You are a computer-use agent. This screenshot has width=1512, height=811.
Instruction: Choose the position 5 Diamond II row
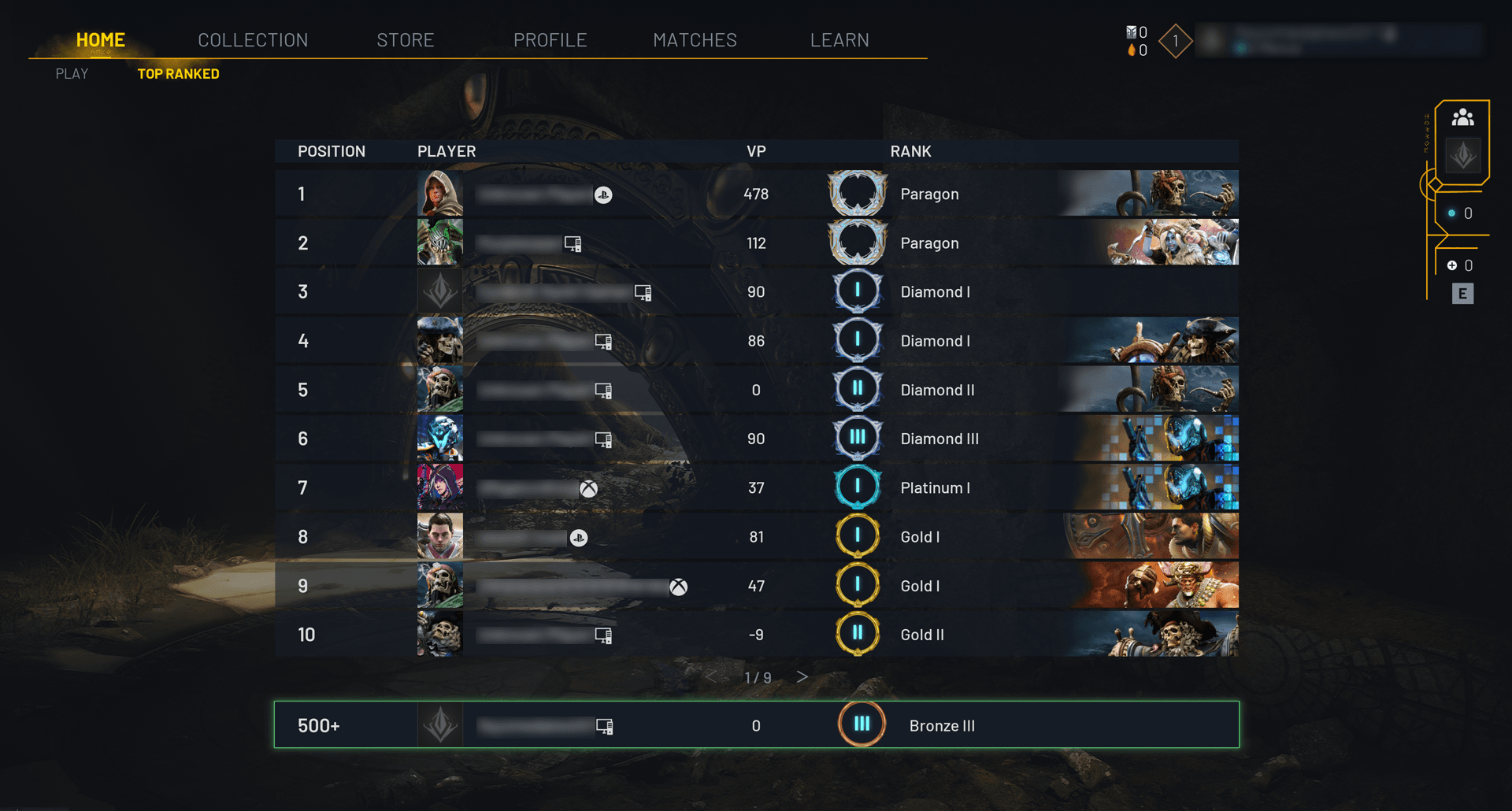coord(756,390)
